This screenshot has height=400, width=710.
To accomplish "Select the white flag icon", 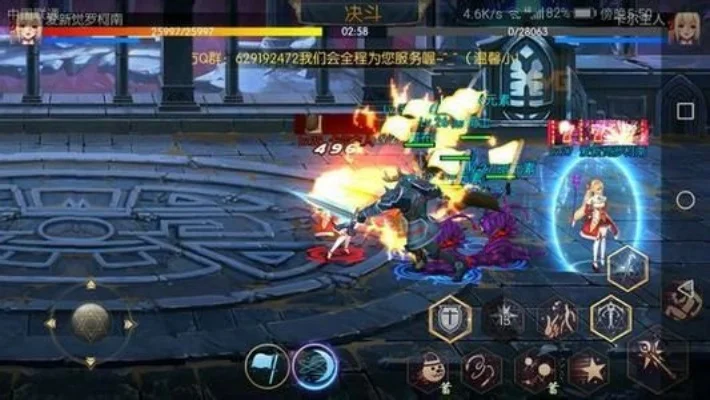I will [x=267, y=365].
